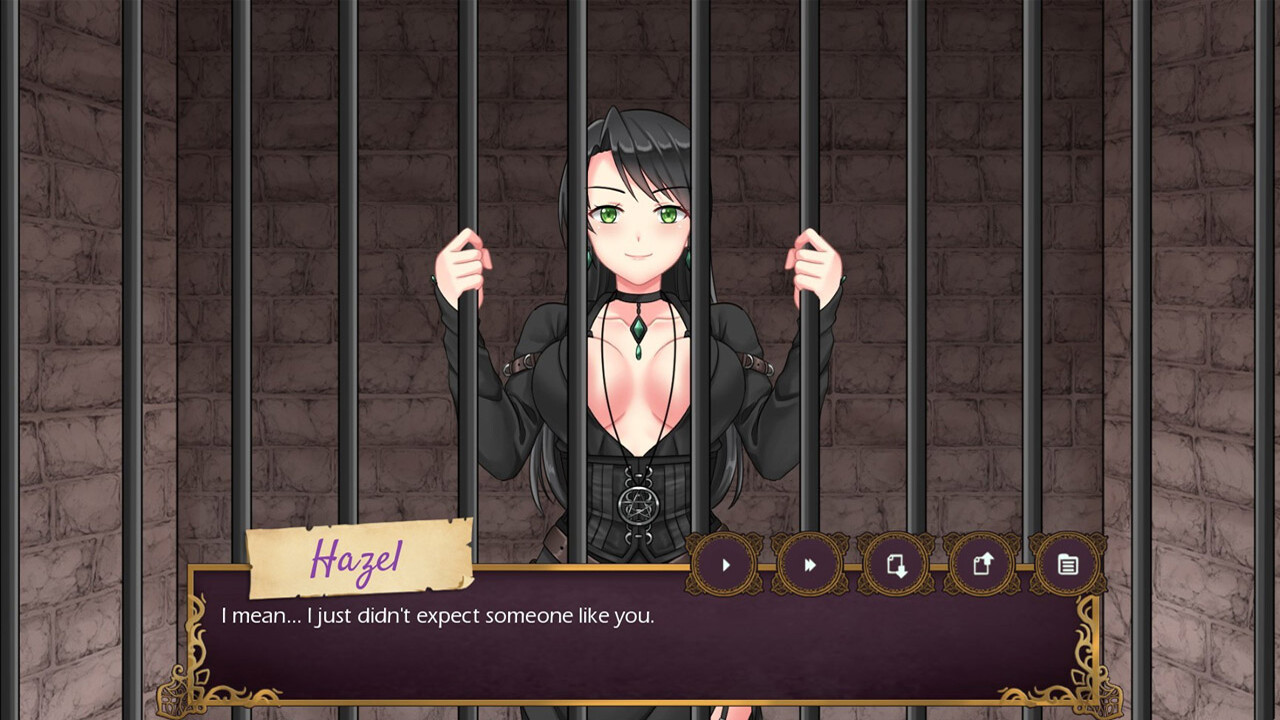Select the fast-forward skip icon
The image size is (1280, 720).
point(810,565)
